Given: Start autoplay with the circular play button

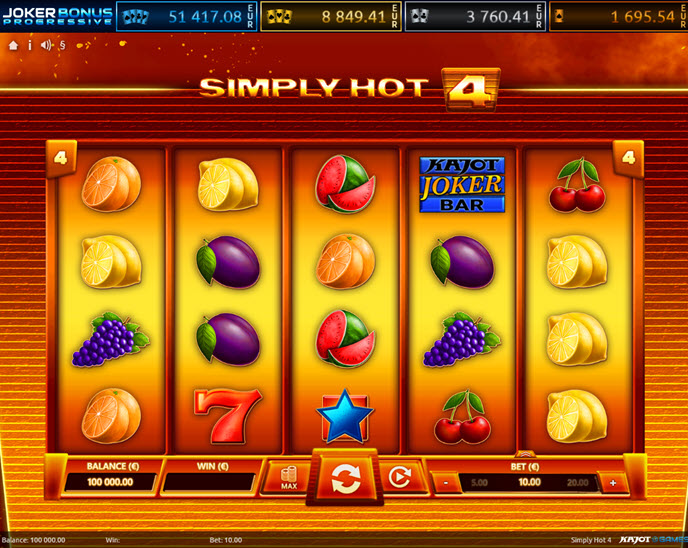Looking at the screenshot, I should click(398, 479).
